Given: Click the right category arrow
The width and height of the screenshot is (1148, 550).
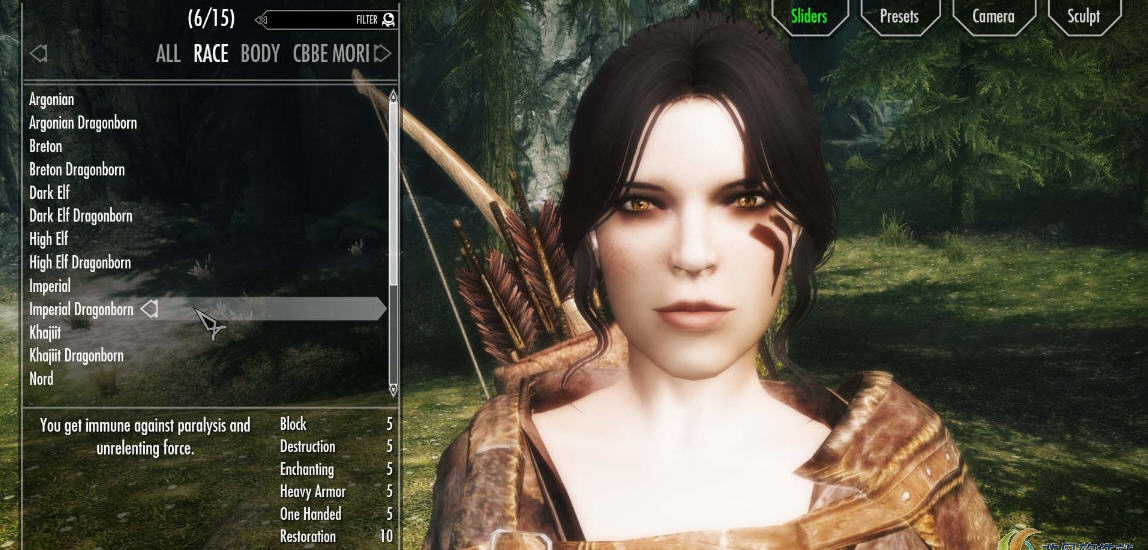Looking at the screenshot, I should pos(383,53).
